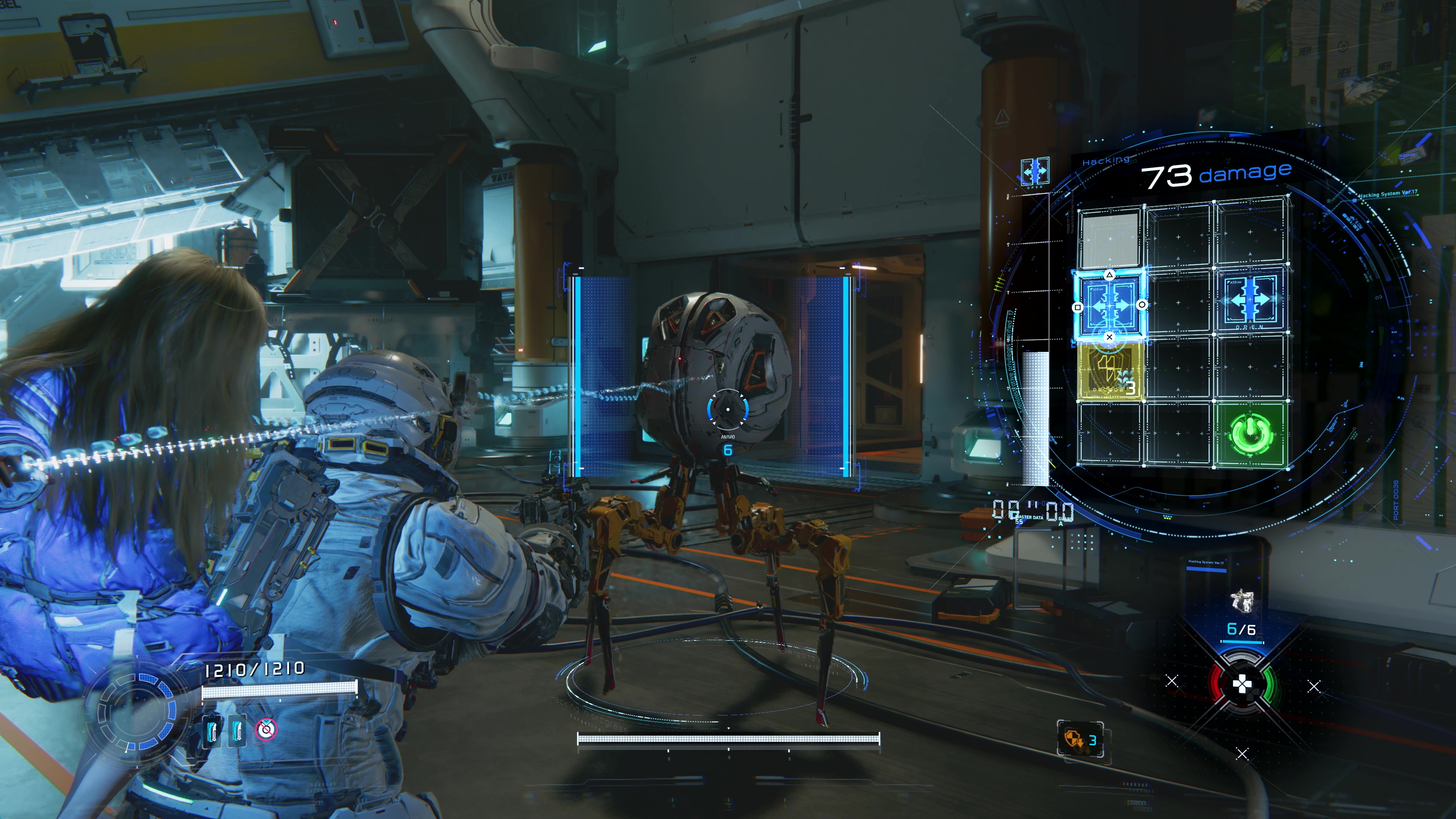Choose the grey filled hacking grid tile
The image size is (1456, 819).
[x=1109, y=240]
